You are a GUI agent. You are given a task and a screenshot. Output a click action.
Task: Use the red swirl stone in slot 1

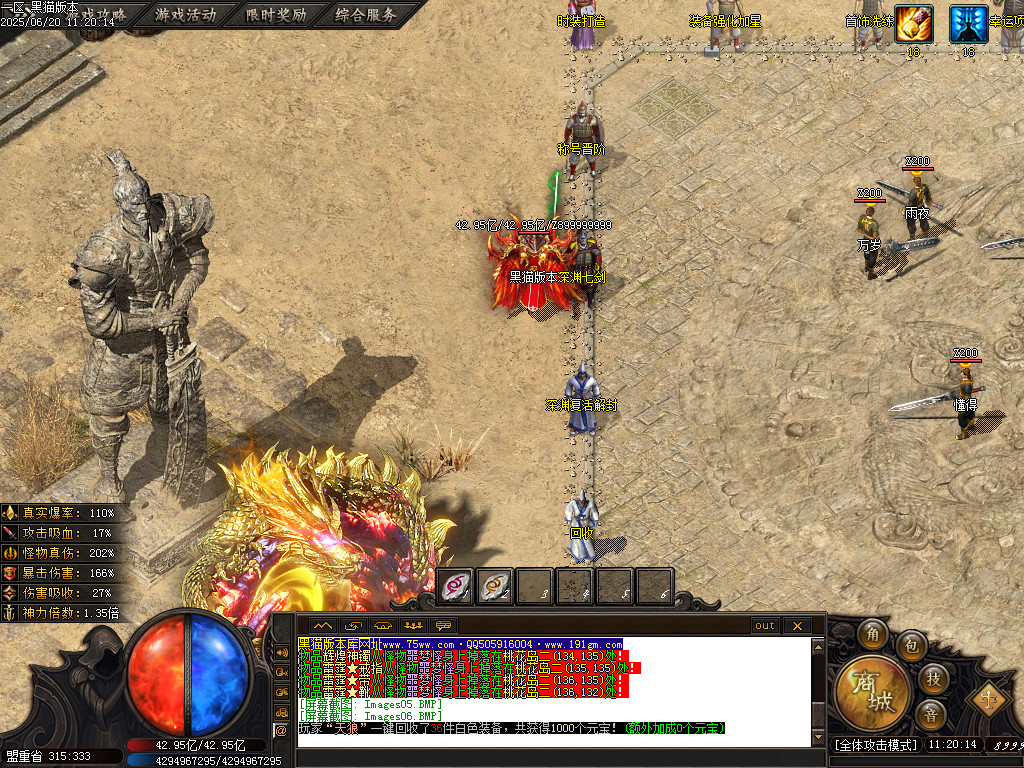[x=456, y=586]
